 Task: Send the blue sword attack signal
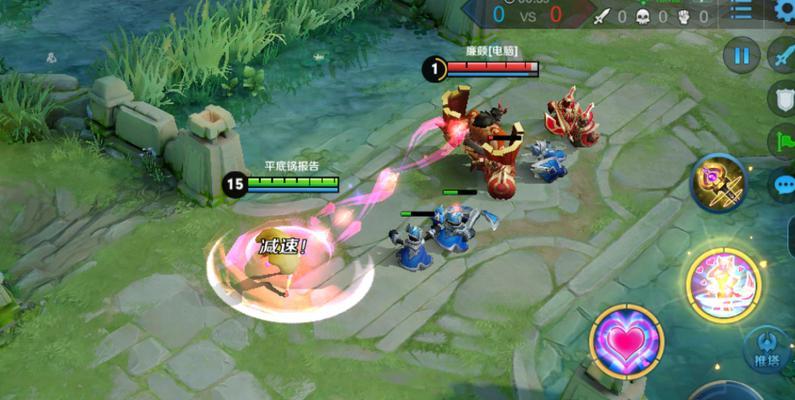[783, 55]
